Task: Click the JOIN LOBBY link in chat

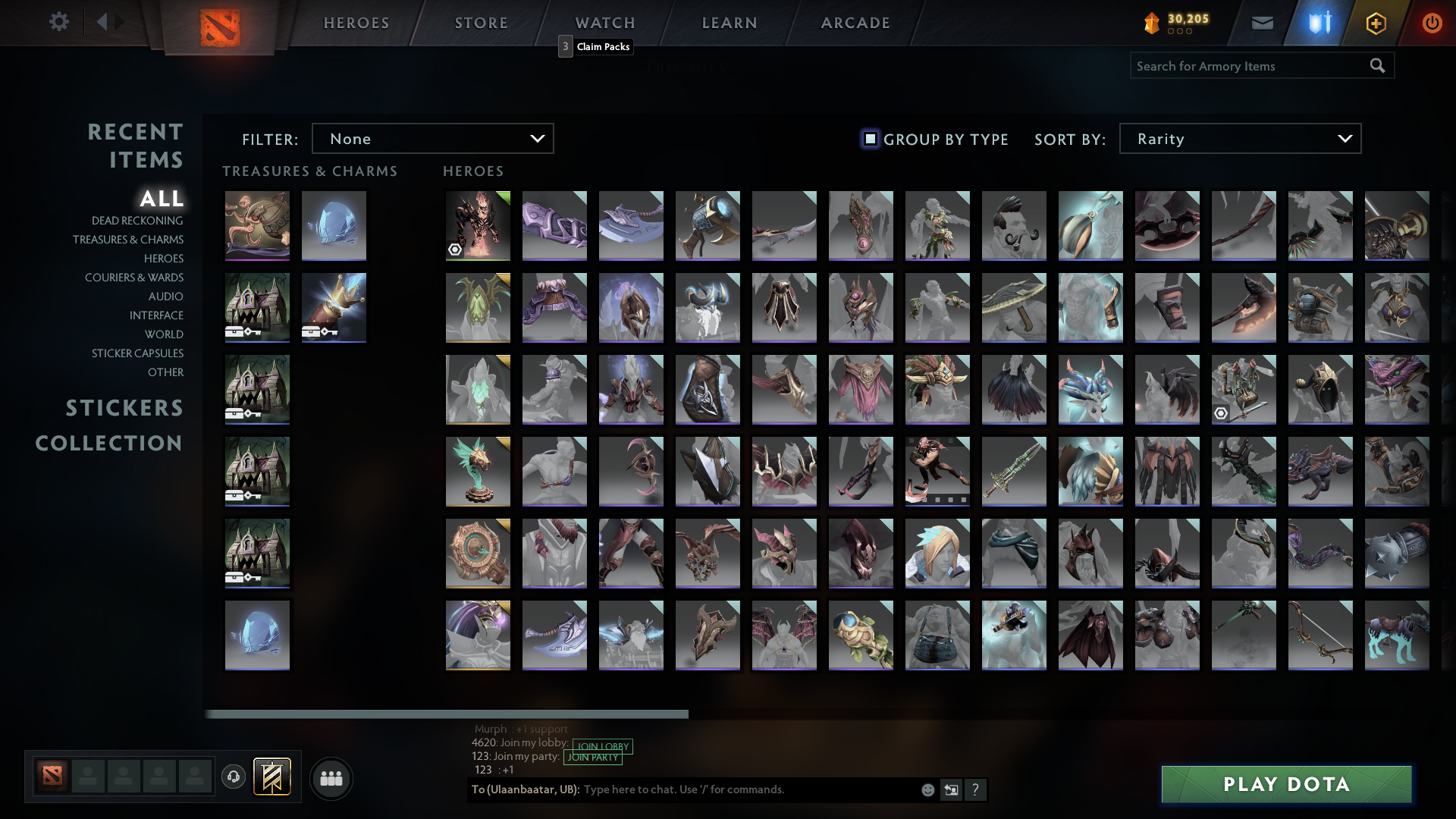Action: point(602,747)
